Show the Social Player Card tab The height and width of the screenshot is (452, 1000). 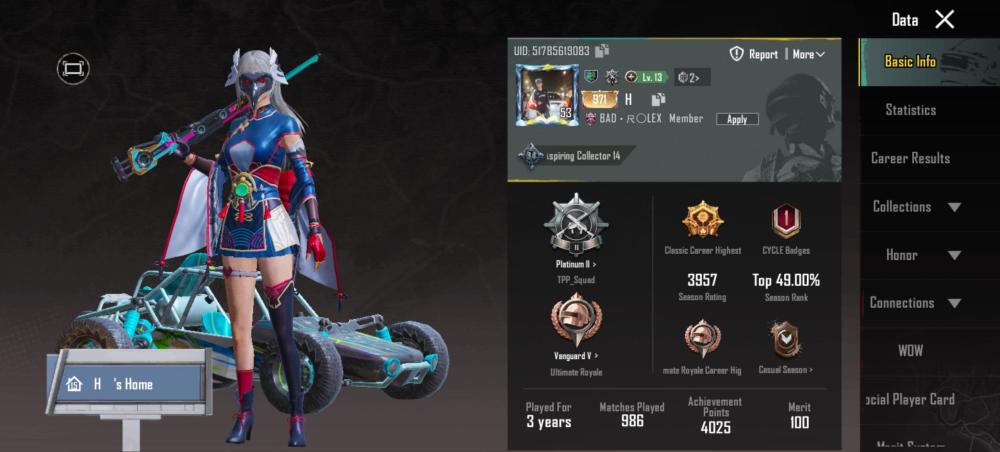tap(910, 399)
